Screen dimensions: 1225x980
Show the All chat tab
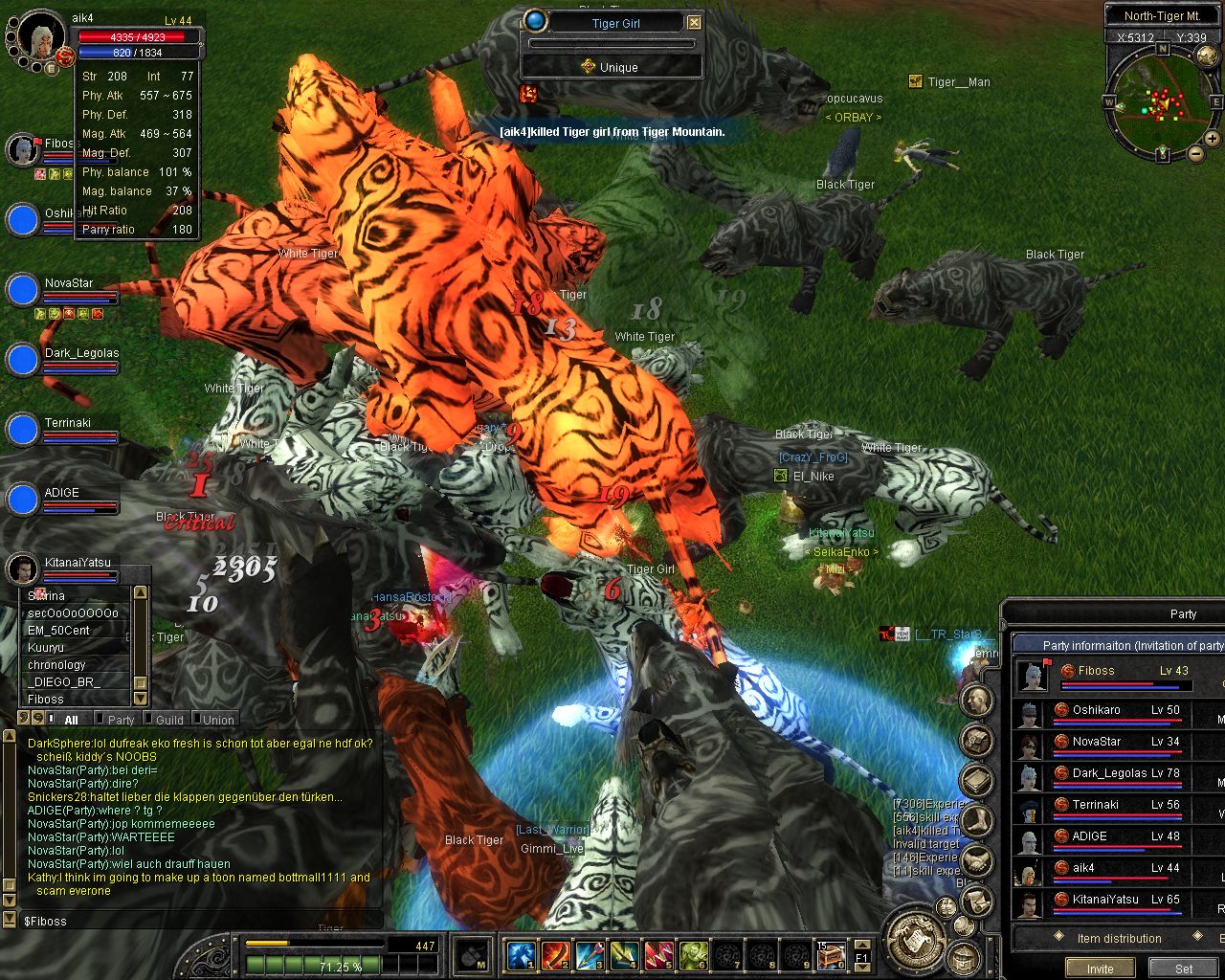click(71, 720)
